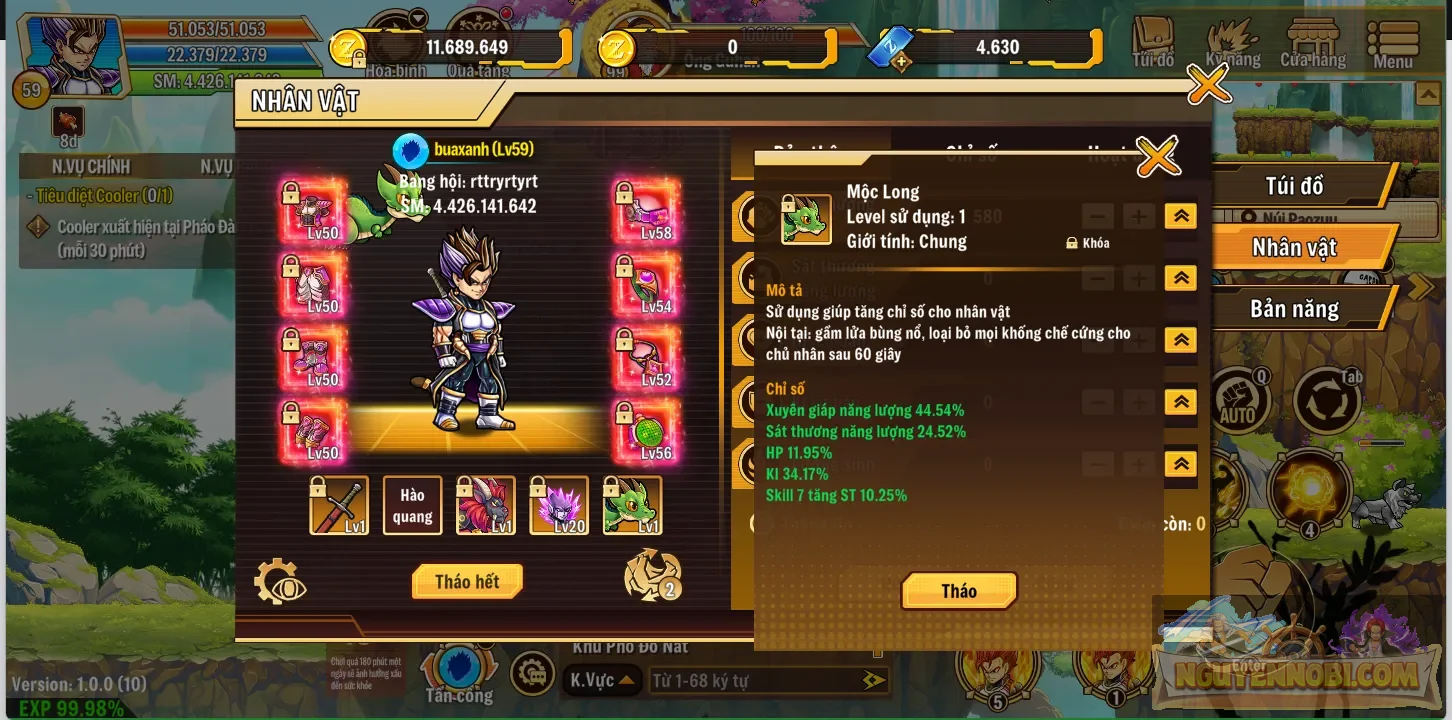Click a plus stepper to raise a stat
The width and height of the screenshot is (1452, 720).
coord(1138,215)
